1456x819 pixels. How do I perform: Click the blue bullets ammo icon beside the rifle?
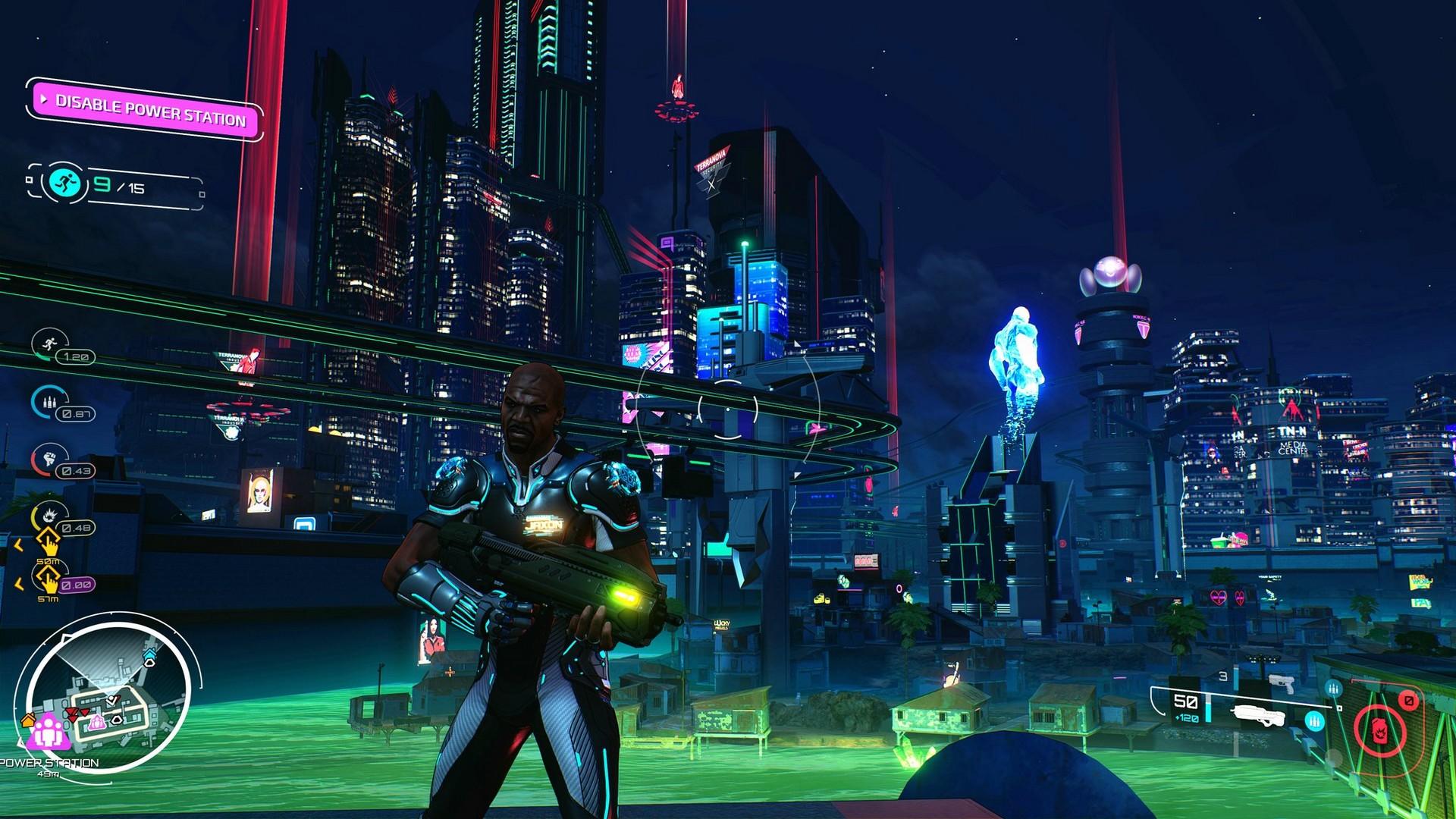(x=1315, y=720)
